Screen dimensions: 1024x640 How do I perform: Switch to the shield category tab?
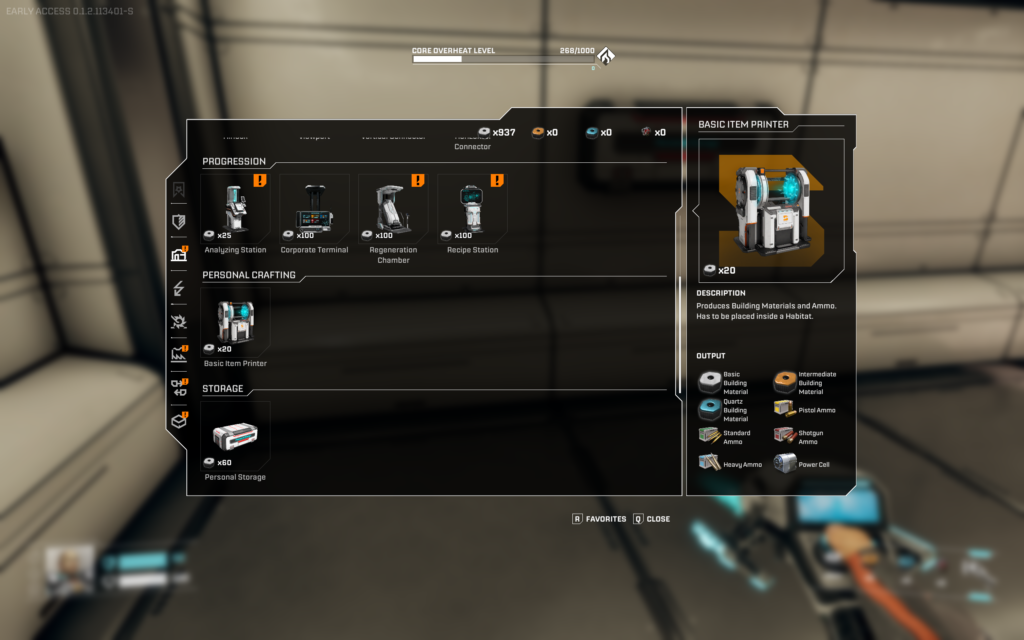point(179,222)
